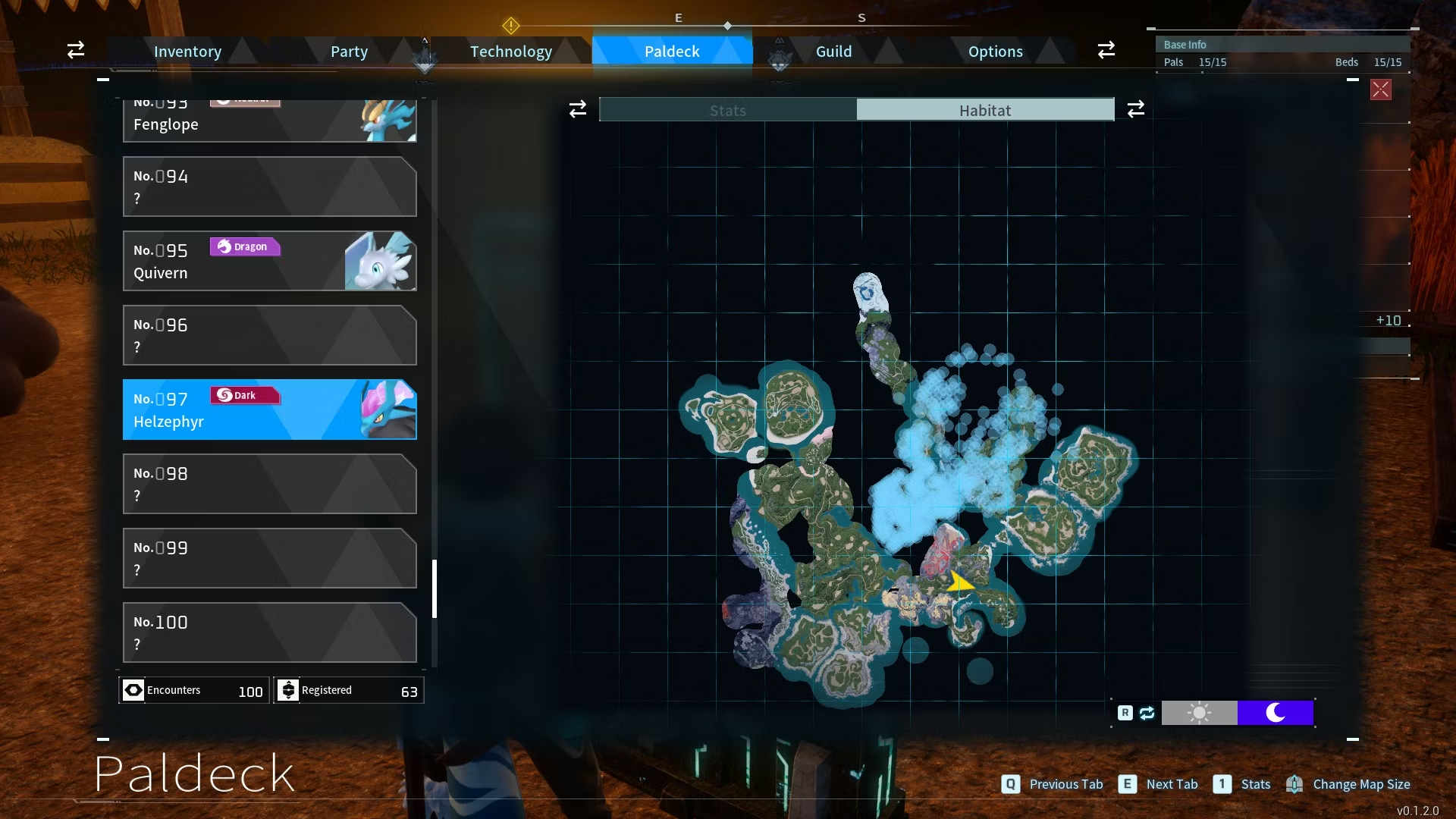Select the unknown No.099 entry
1456x819 pixels.
coord(269,558)
